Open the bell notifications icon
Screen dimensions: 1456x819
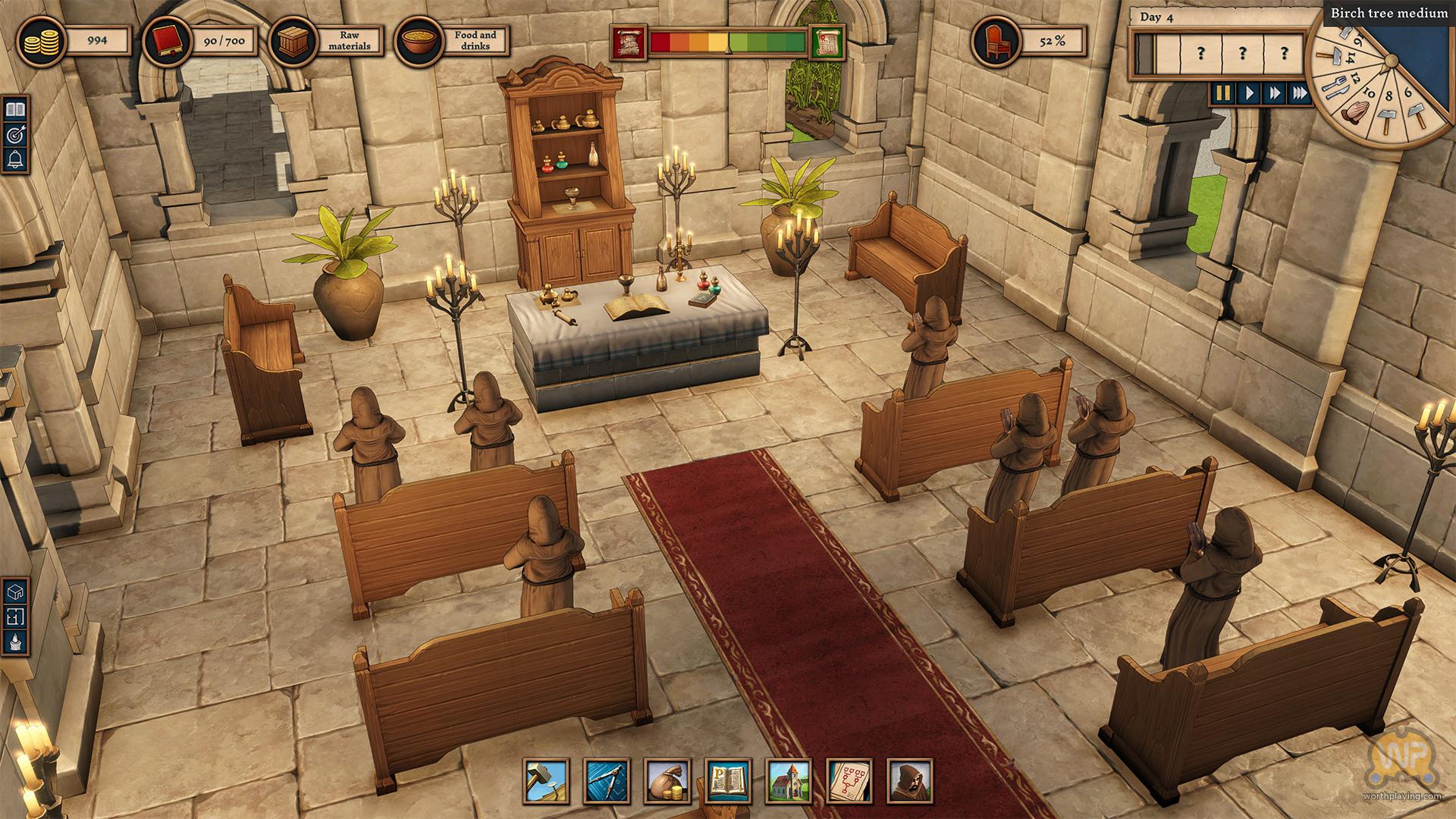pyautogui.click(x=15, y=159)
